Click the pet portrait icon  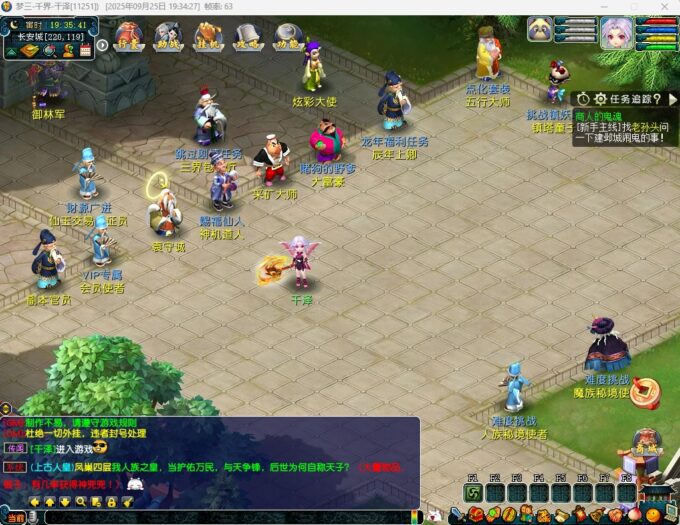click(x=540, y=30)
